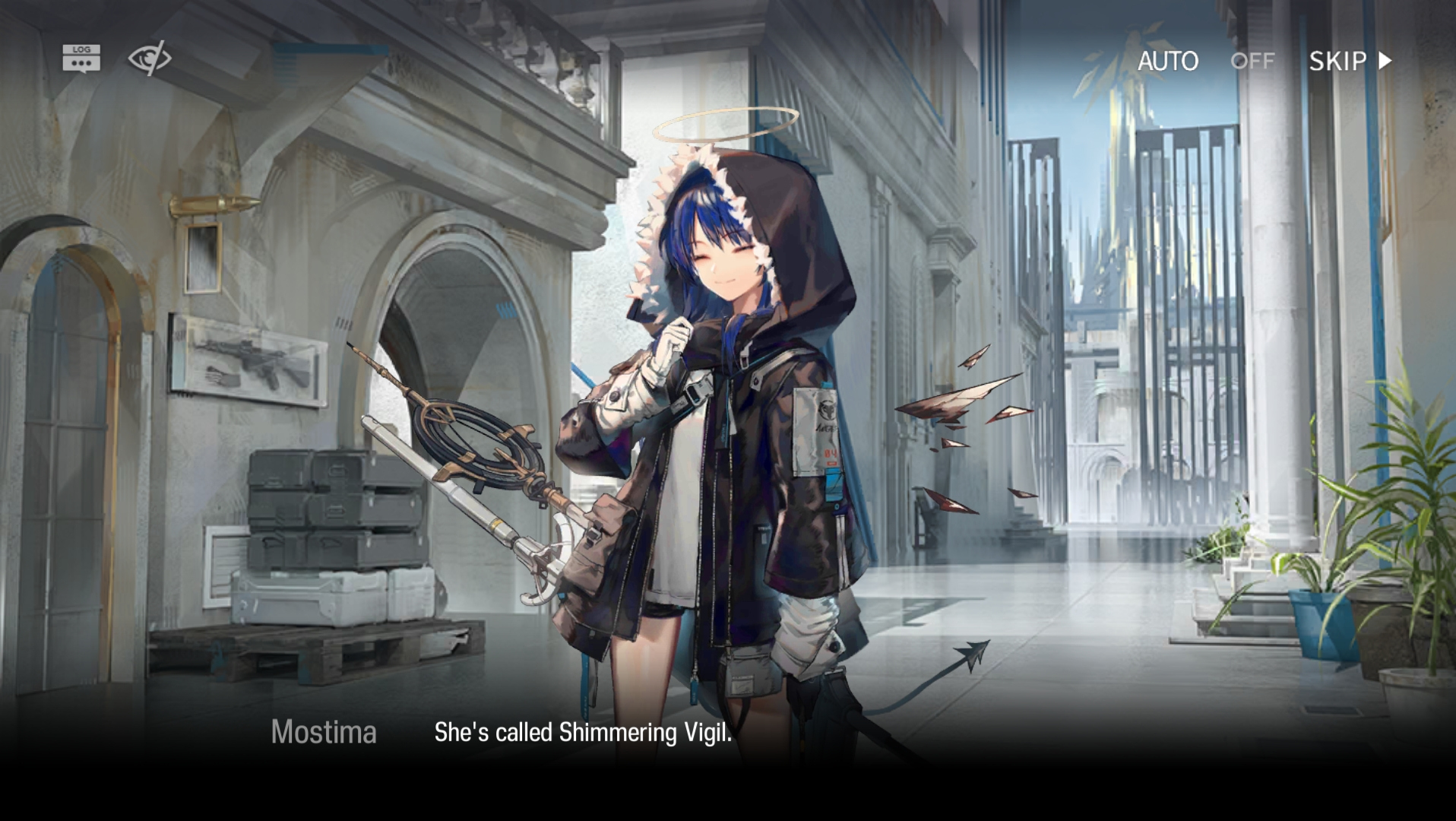Skip the story scene
The image size is (1456, 821).
tap(1350, 61)
